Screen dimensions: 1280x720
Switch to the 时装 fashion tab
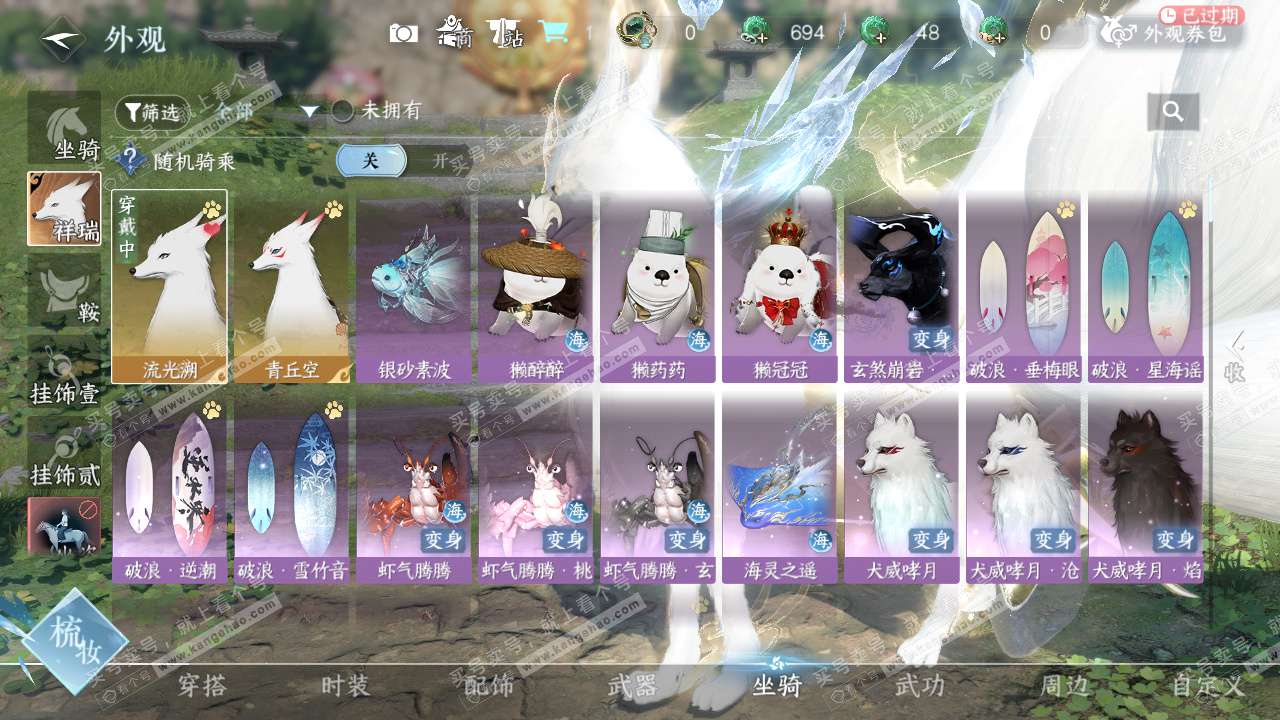[x=346, y=686]
